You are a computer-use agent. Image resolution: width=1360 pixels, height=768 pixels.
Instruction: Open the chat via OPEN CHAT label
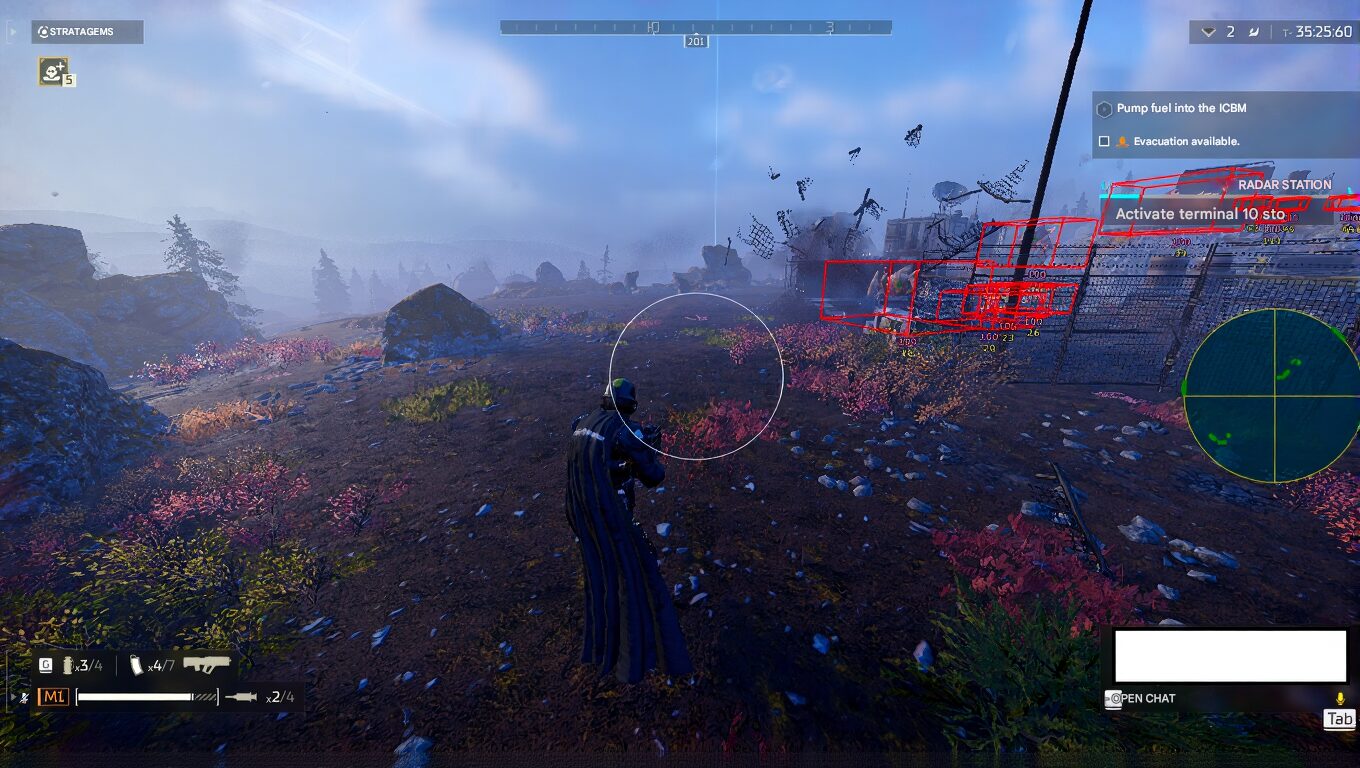[1146, 698]
